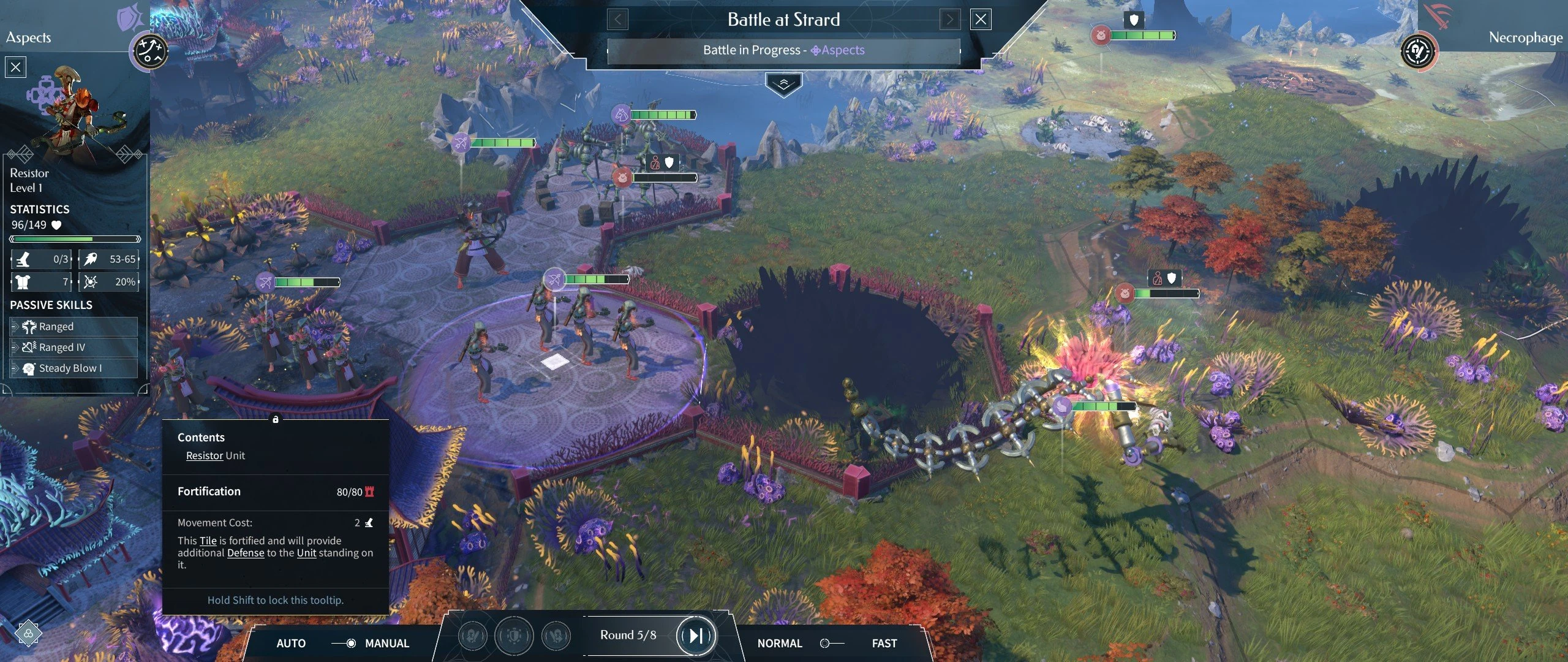Click the attack damage stat icon

click(89, 259)
